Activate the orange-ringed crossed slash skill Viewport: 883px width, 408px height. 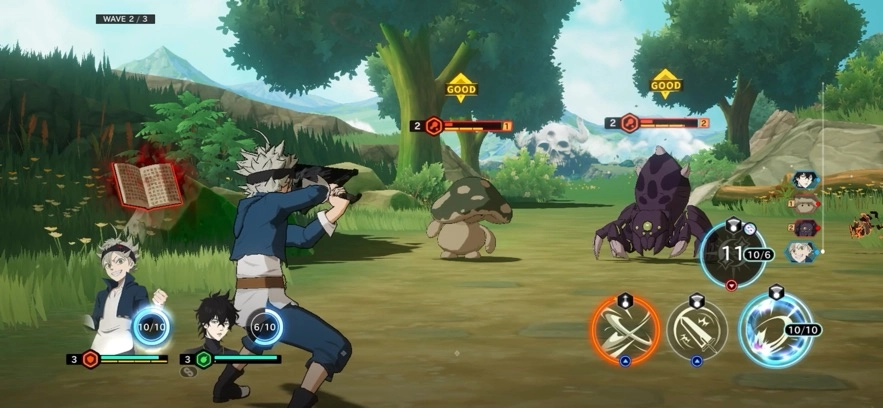point(625,329)
